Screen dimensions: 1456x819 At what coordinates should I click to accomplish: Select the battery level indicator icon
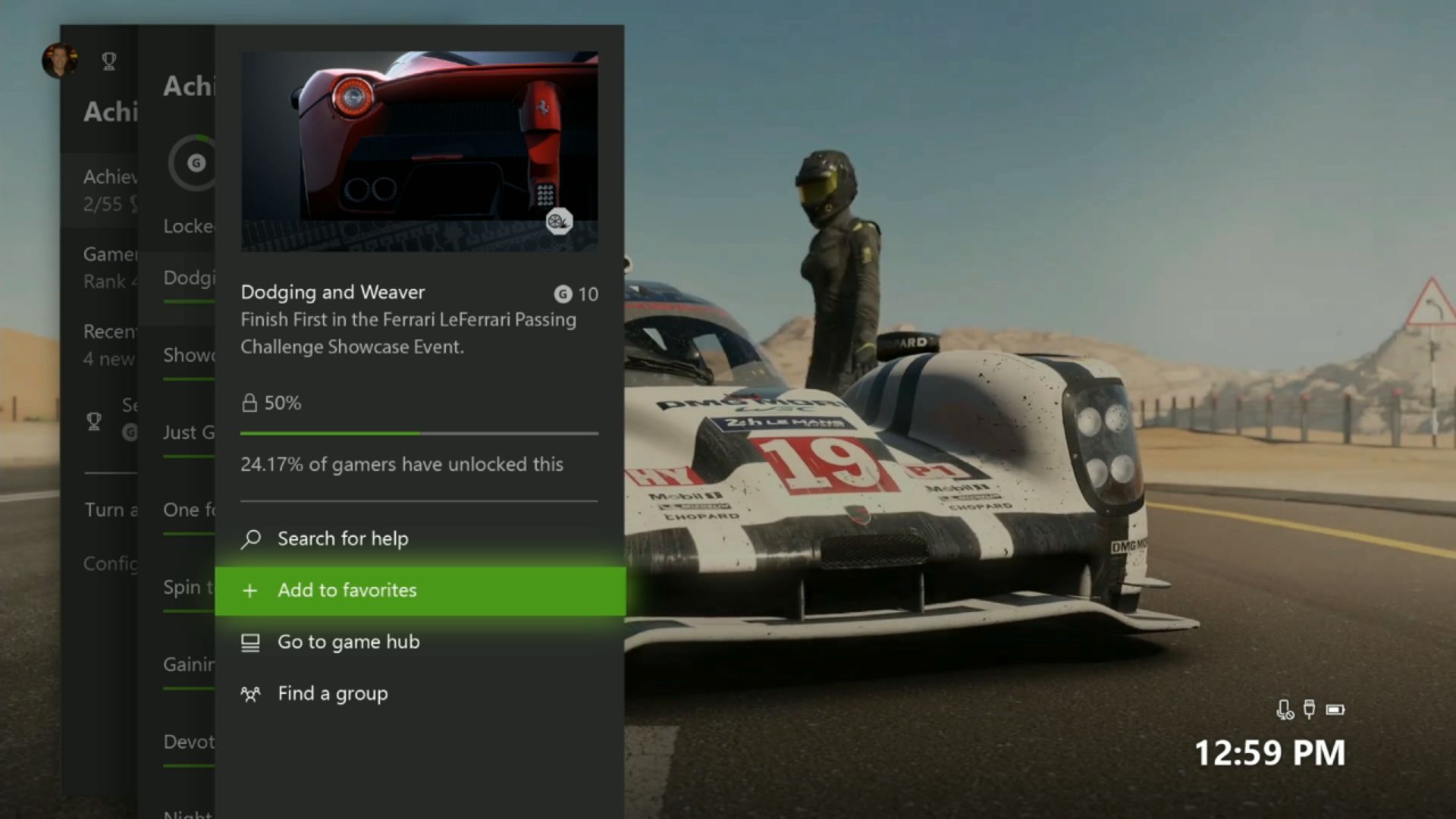[x=1336, y=711]
